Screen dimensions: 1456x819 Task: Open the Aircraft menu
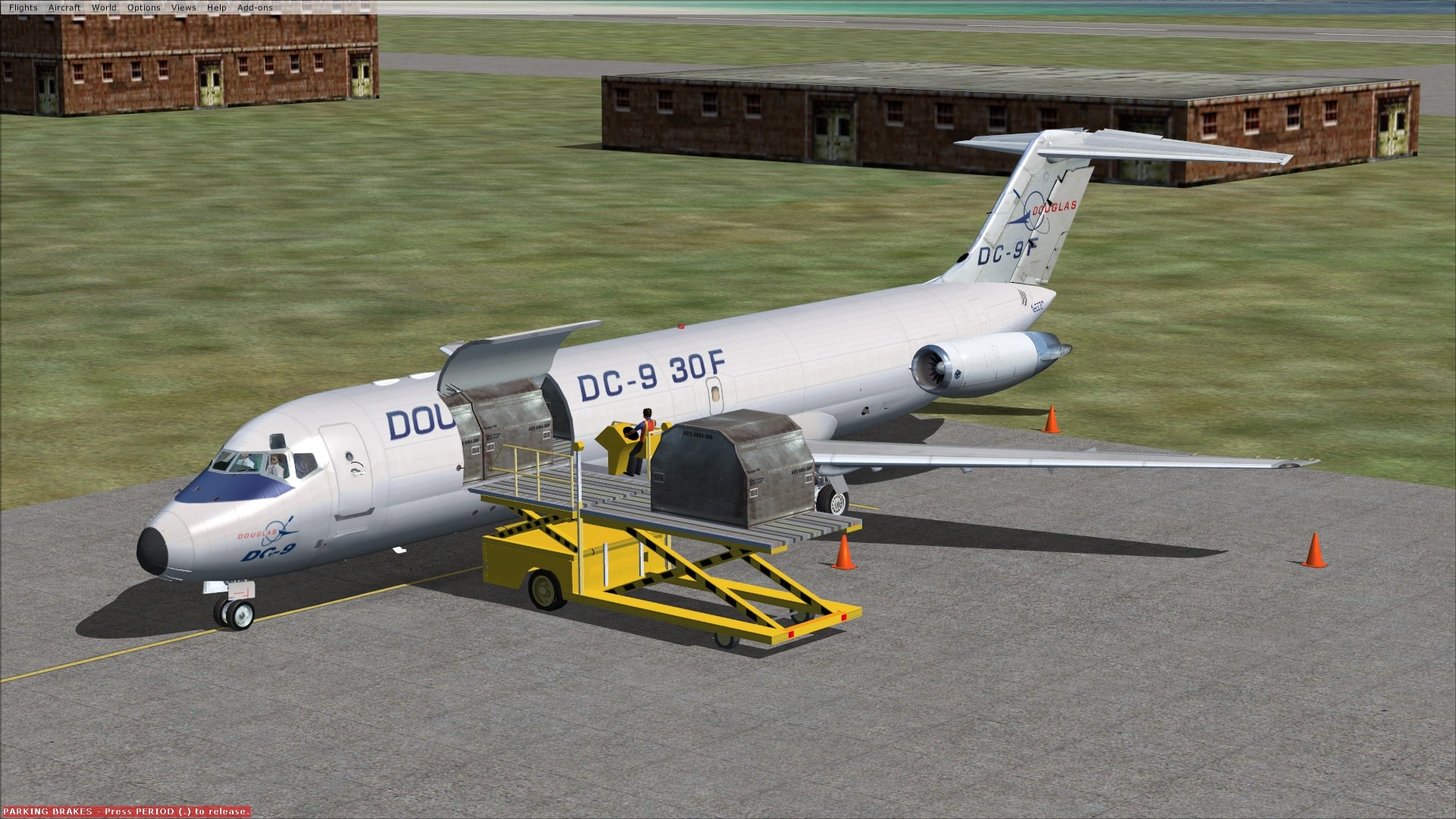click(x=64, y=7)
